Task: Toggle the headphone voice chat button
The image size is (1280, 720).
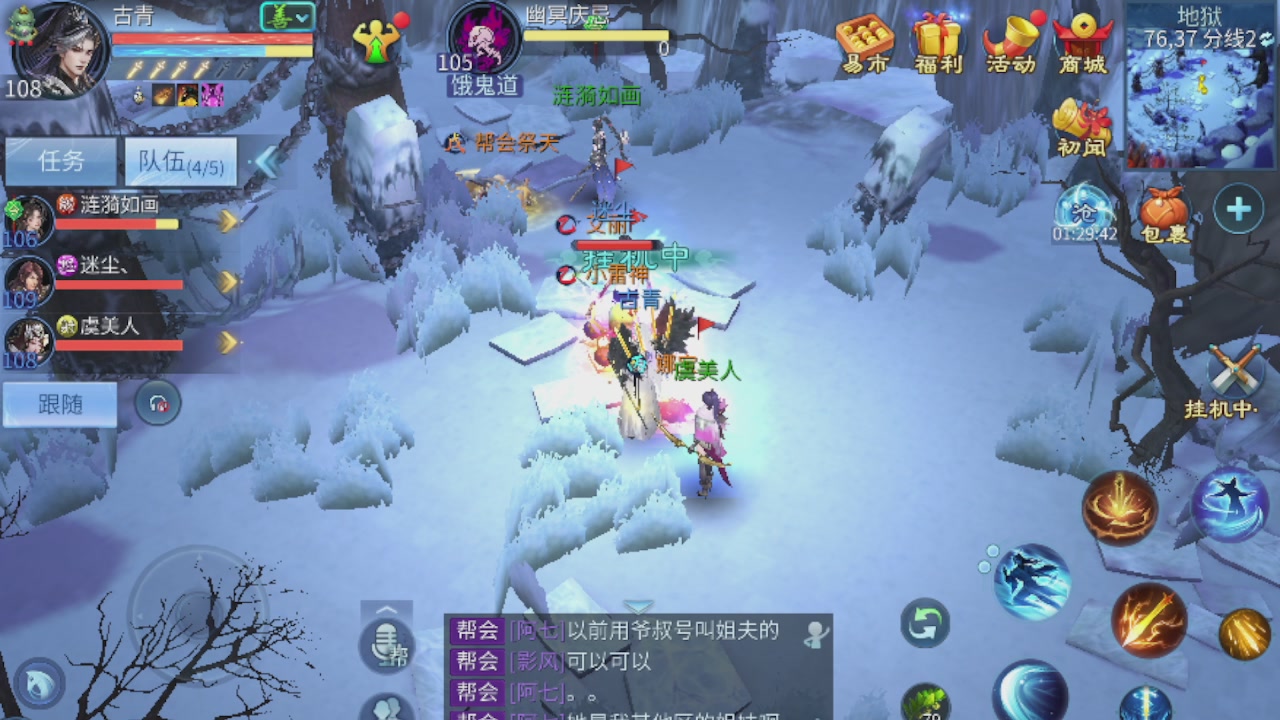Action: 160,402
